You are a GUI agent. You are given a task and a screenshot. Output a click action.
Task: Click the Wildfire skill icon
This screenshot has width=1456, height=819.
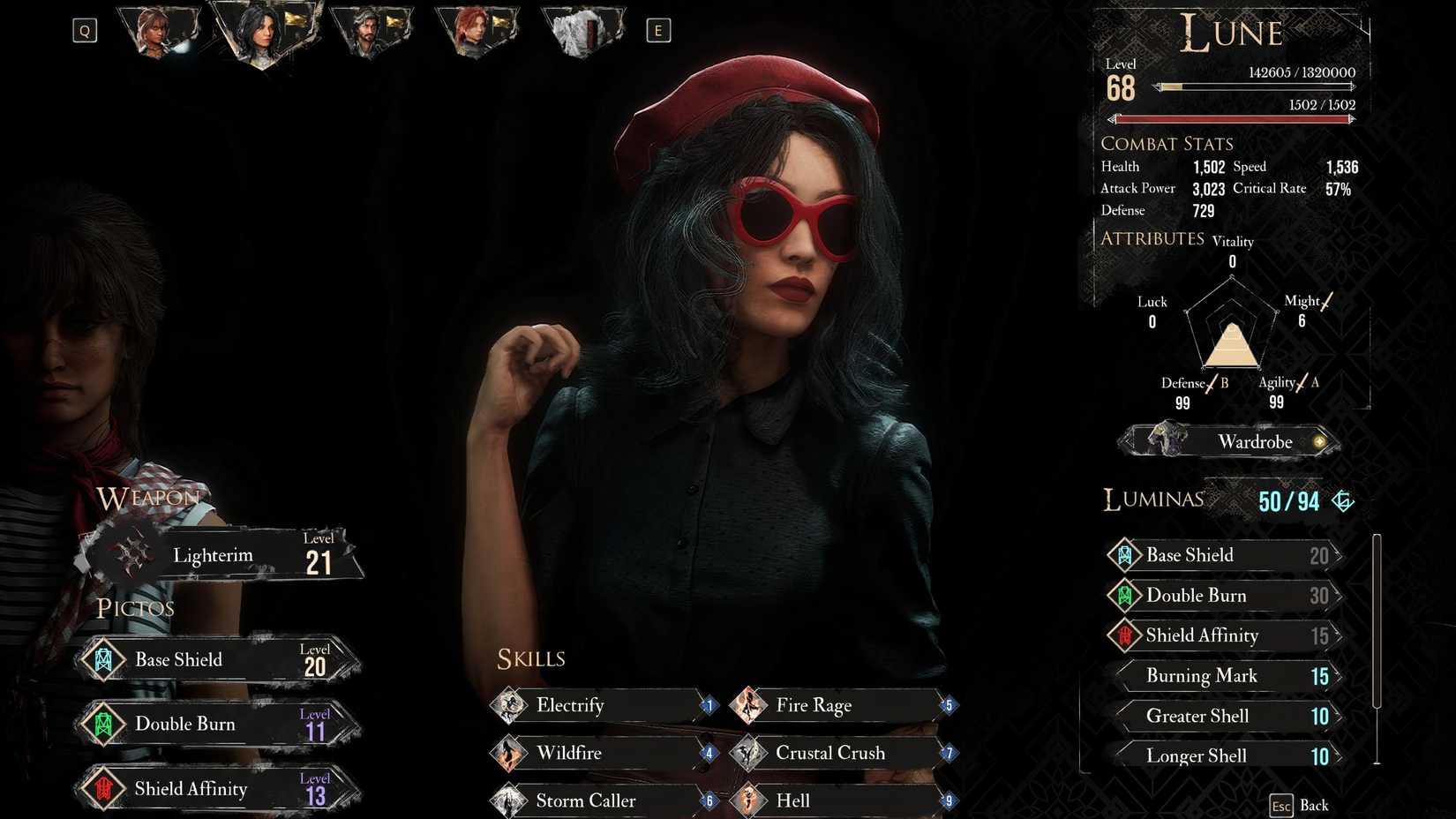pyautogui.click(x=510, y=753)
